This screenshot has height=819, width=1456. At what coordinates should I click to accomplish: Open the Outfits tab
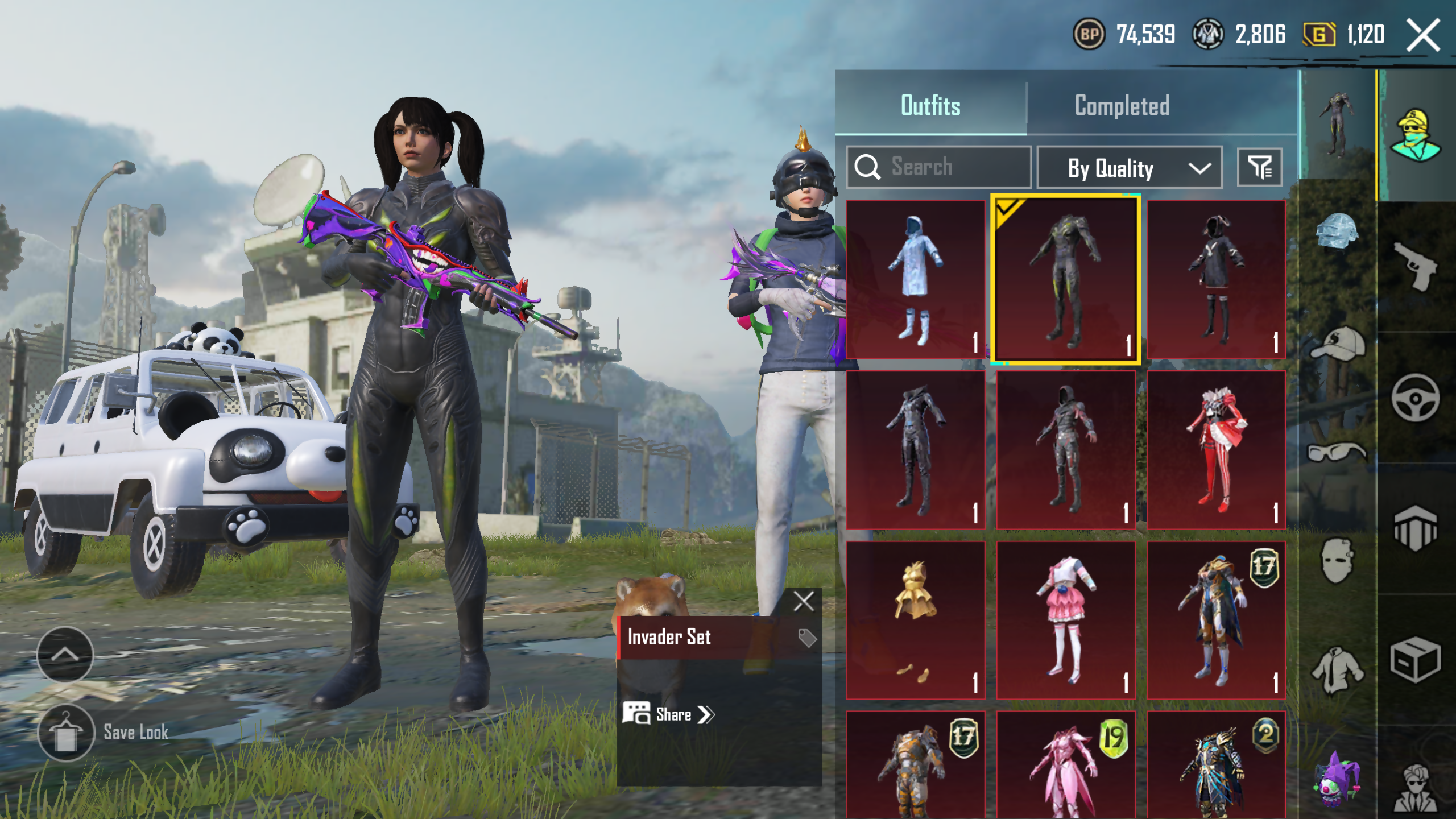coord(930,106)
